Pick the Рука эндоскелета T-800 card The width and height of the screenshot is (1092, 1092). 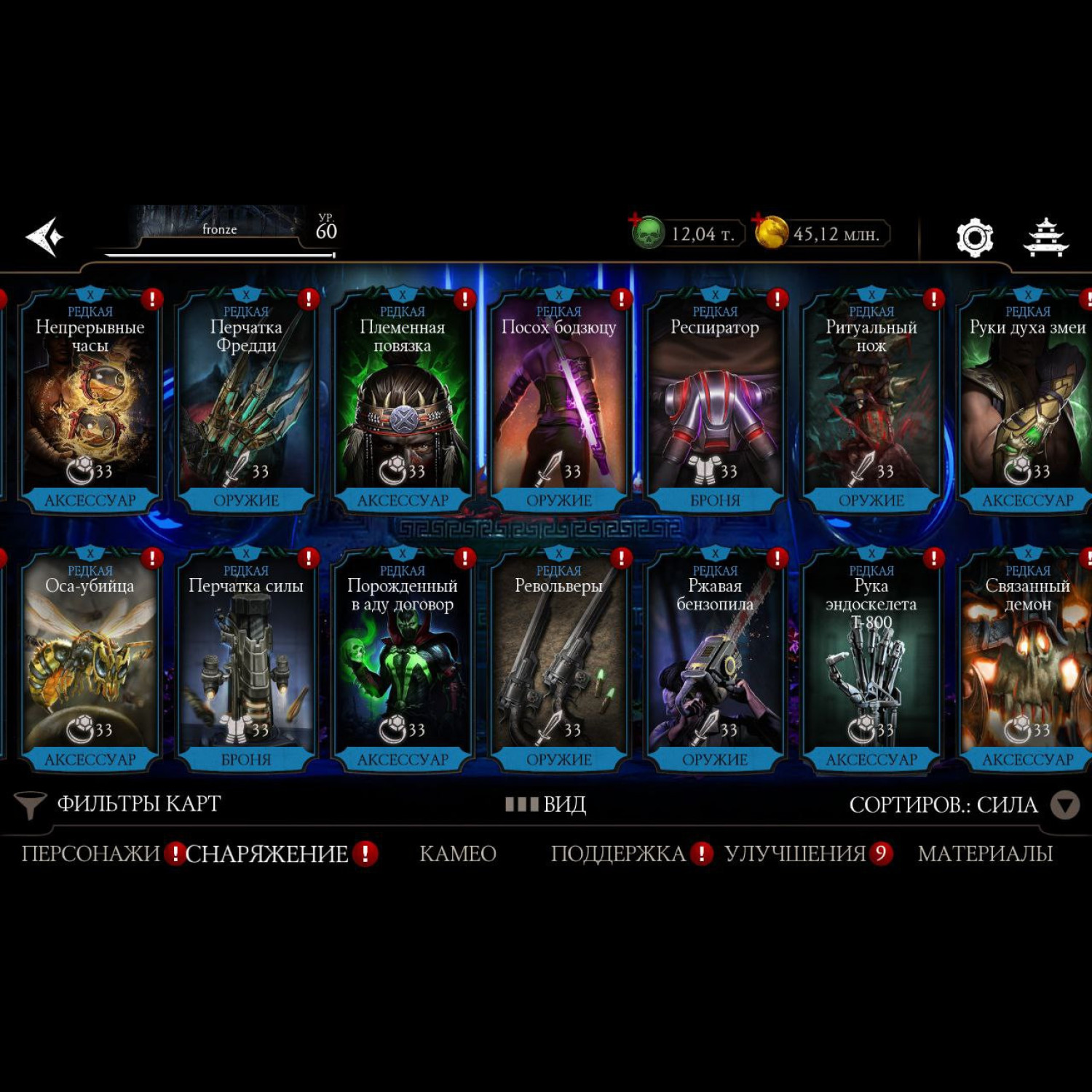pos(871,659)
